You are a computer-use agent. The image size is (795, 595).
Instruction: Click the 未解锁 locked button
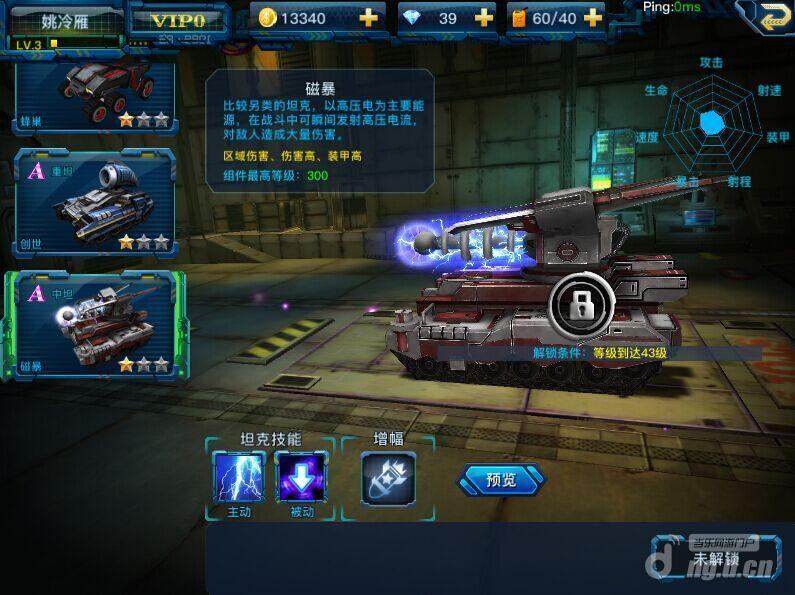(715, 557)
